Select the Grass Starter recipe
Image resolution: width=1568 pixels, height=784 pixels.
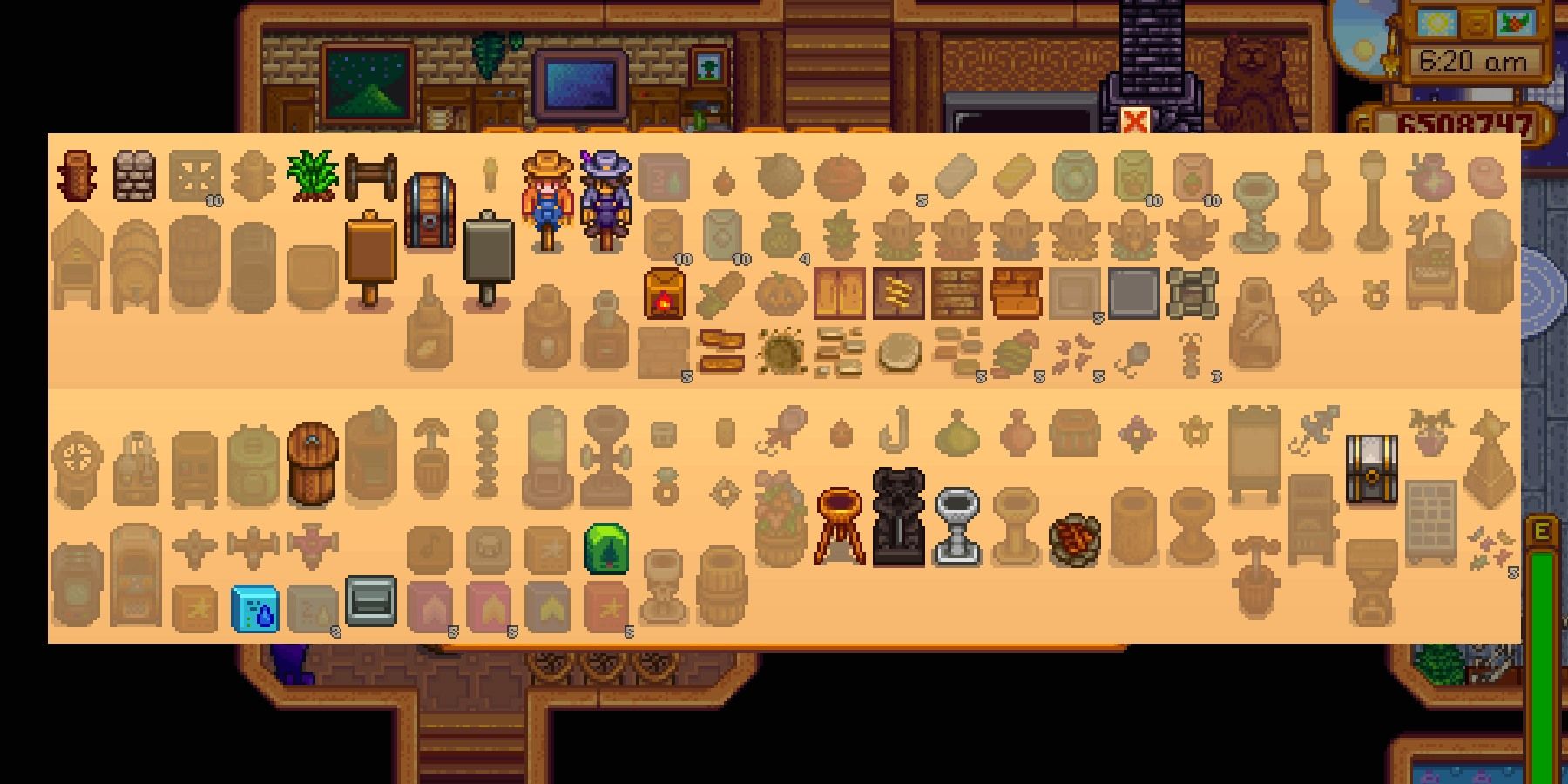coord(308,174)
